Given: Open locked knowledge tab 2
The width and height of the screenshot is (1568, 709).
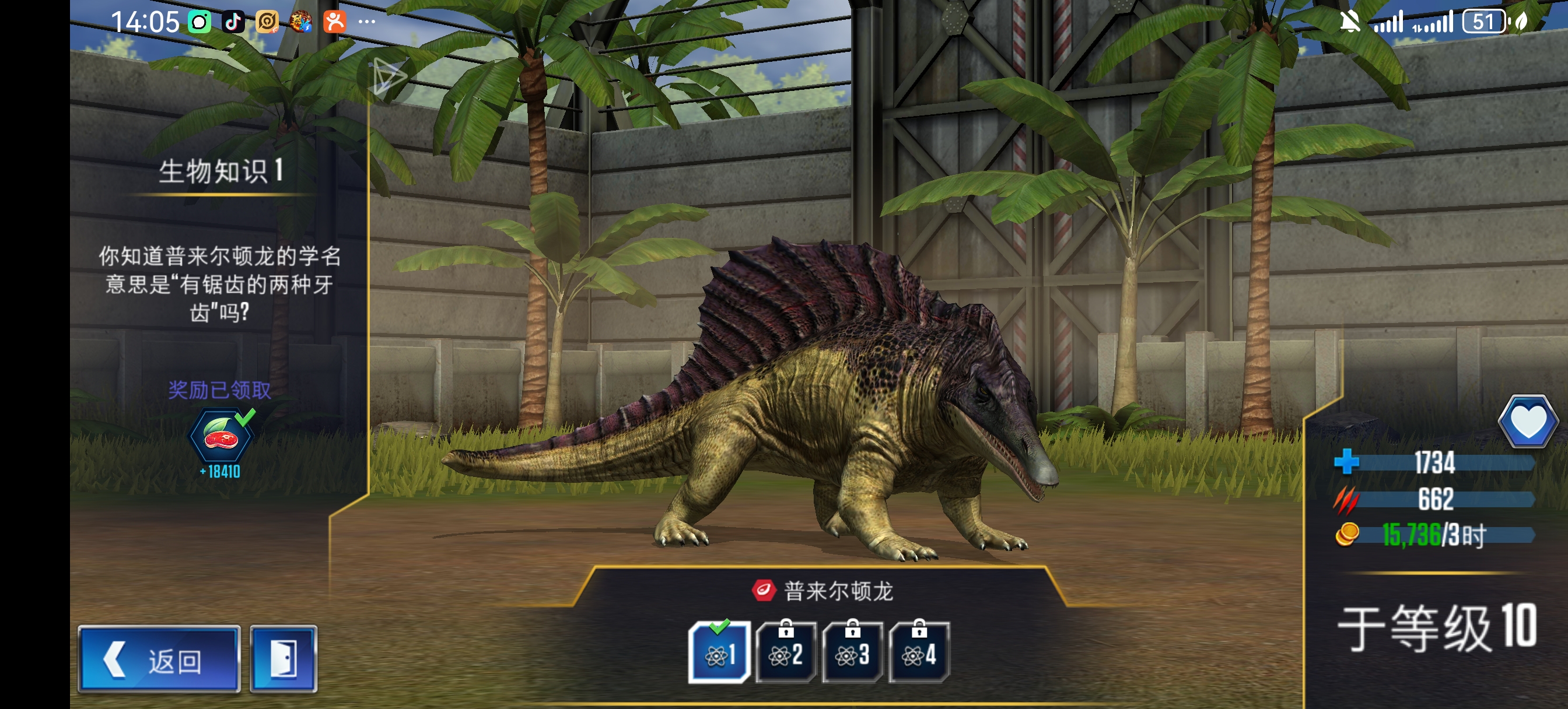Looking at the screenshot, I should point(786,654).
